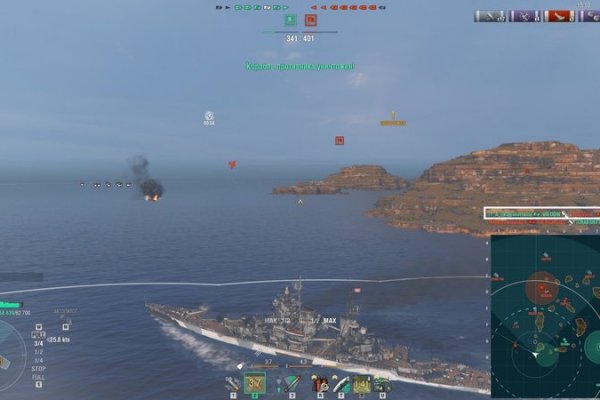Activate the third slot consumable
This screenshot has width=600, height=400.
(291, 383)
